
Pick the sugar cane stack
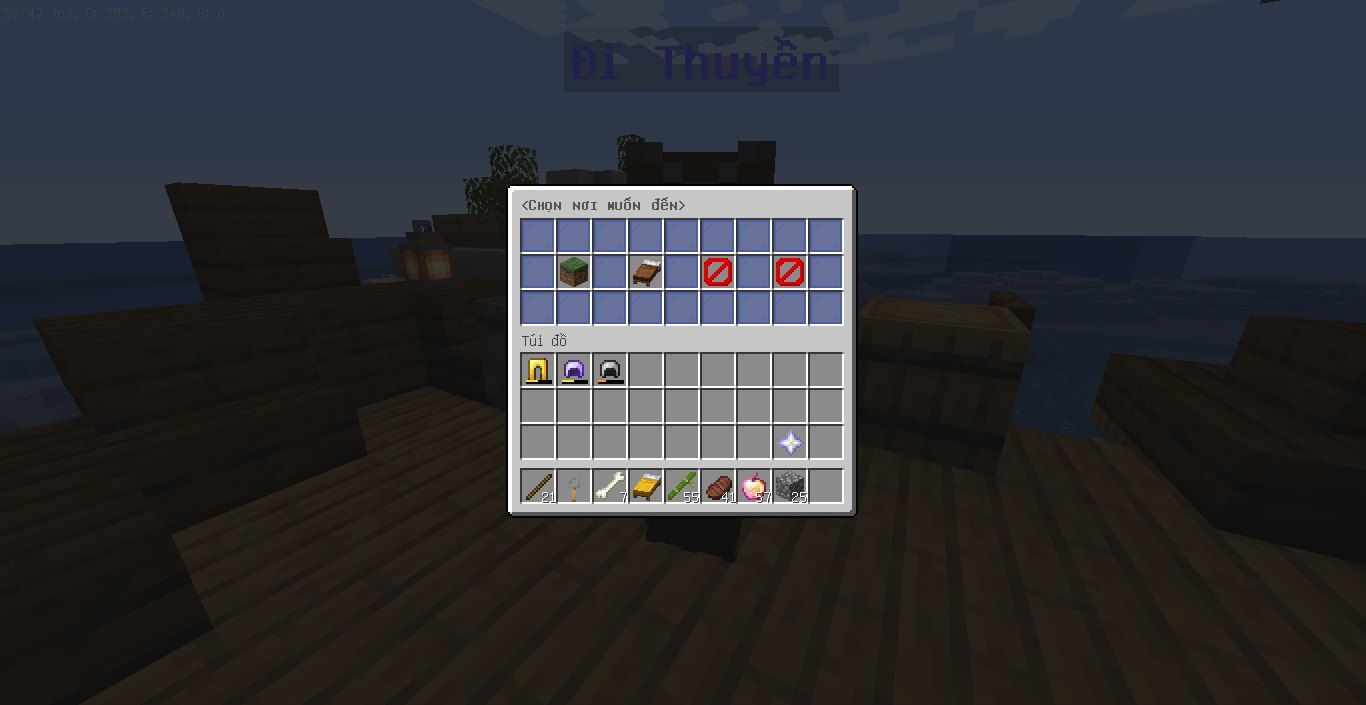(682, 487)
